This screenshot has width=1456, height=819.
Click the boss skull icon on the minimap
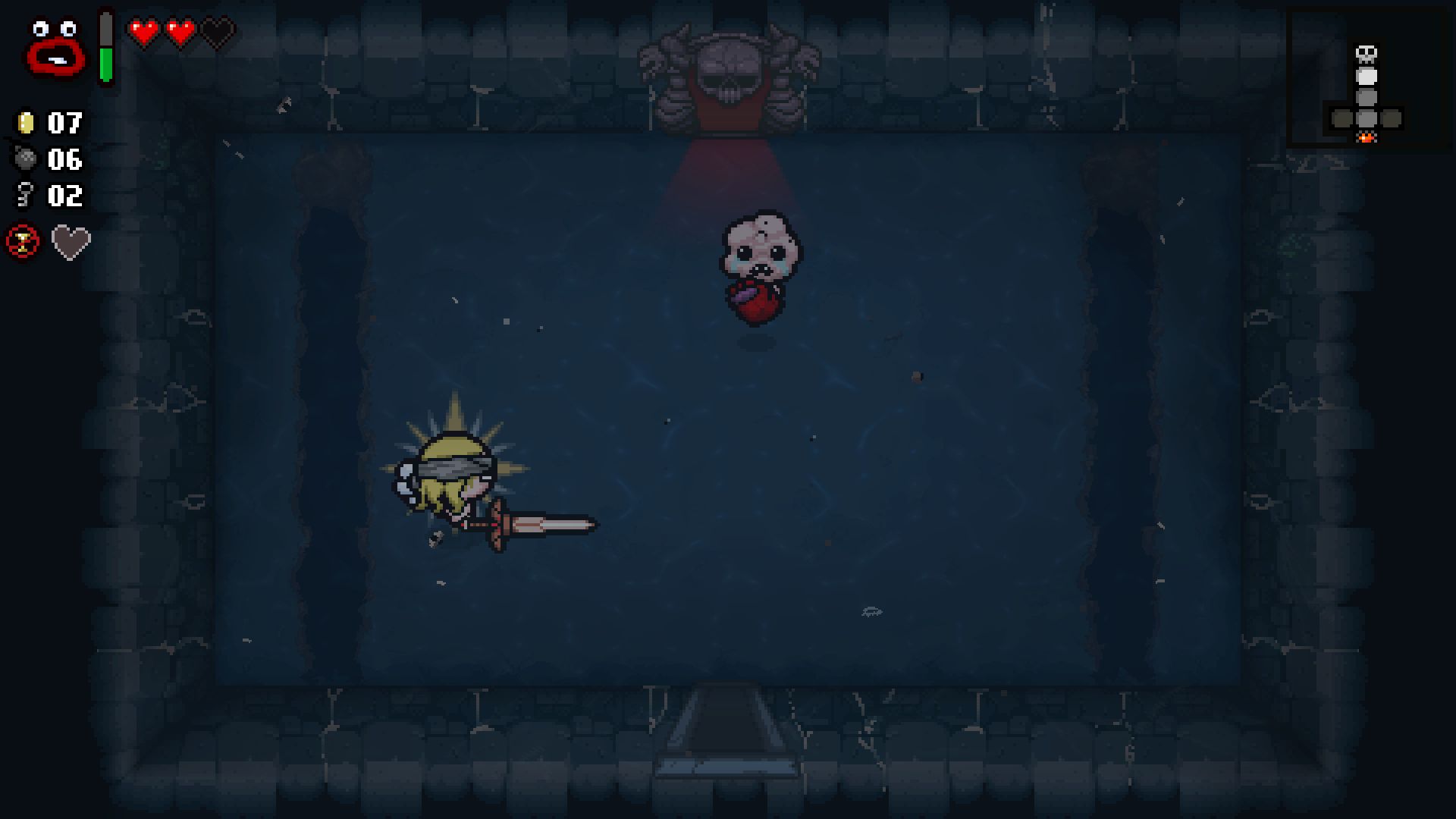click(1367, 53)
